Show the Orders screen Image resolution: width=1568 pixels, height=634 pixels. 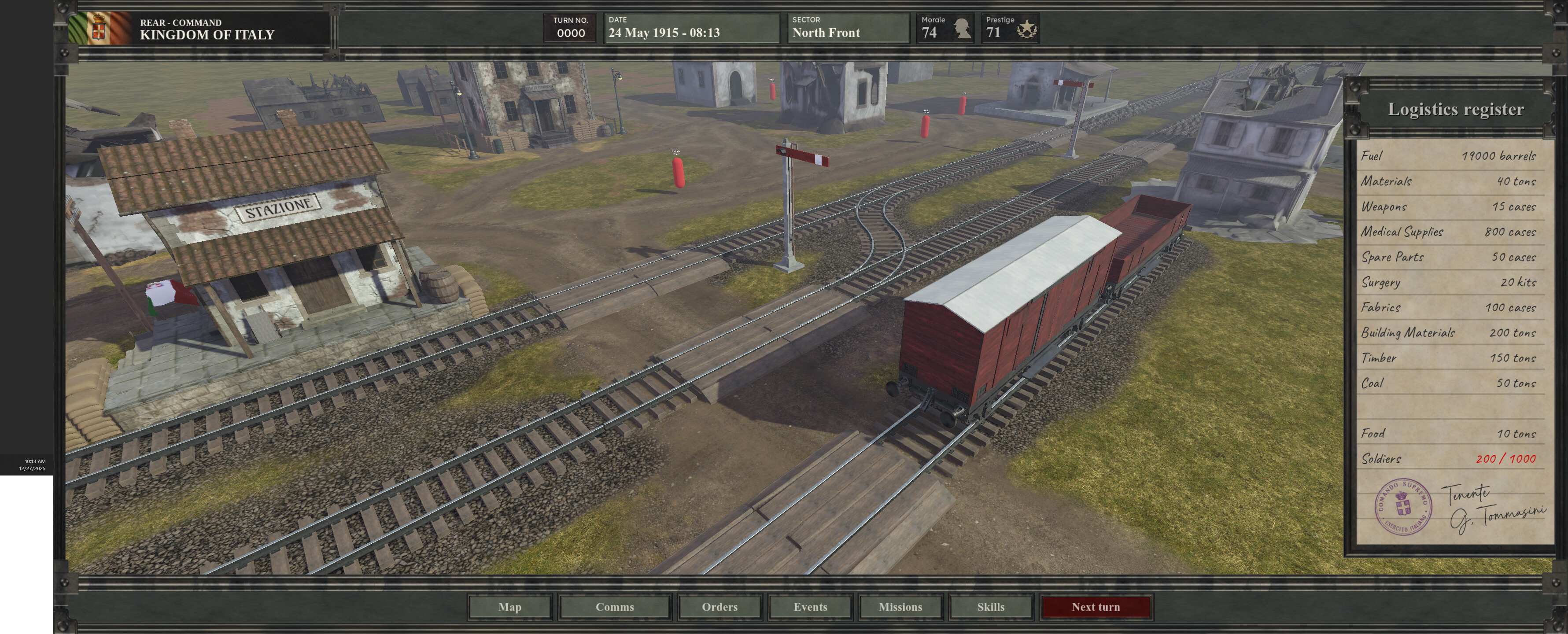pos(719,607)
